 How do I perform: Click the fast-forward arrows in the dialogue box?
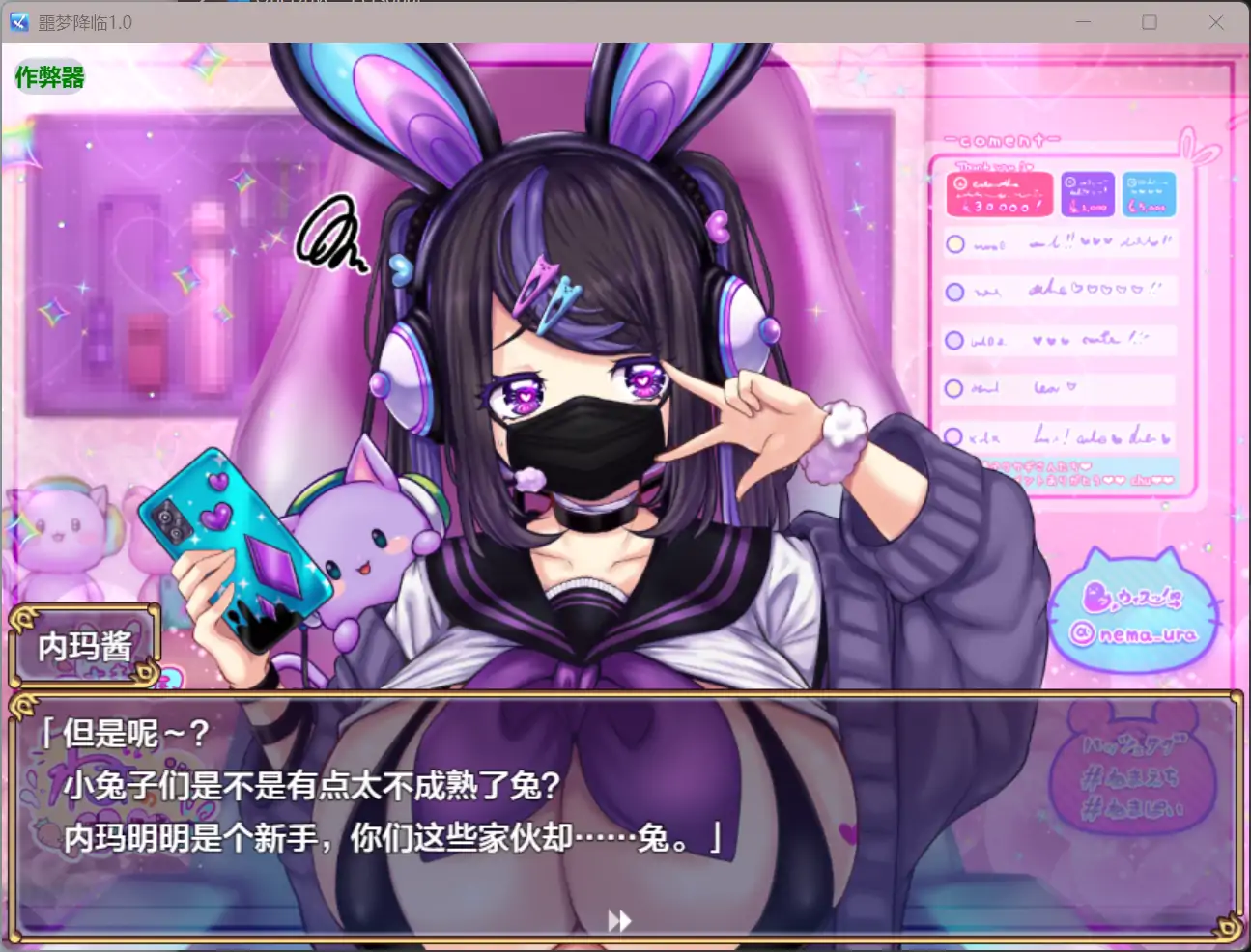click(619, 919)
